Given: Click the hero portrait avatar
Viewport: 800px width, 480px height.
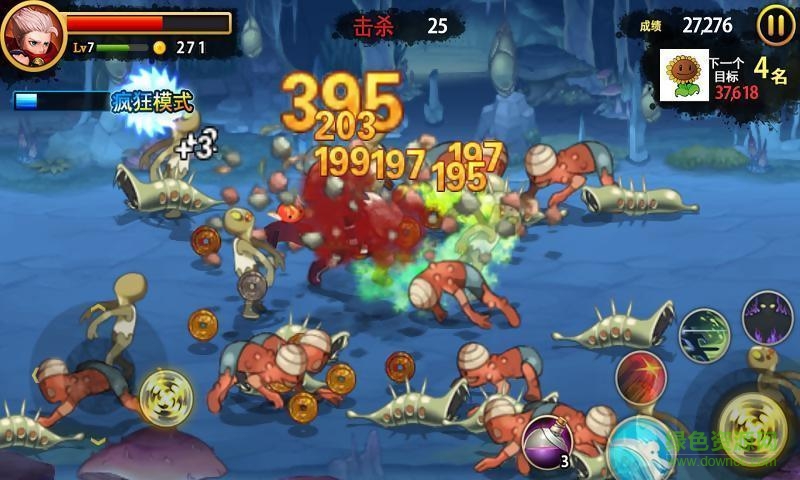Looking at the screenshot, I should pyautogui.click(x=32, y=35).
